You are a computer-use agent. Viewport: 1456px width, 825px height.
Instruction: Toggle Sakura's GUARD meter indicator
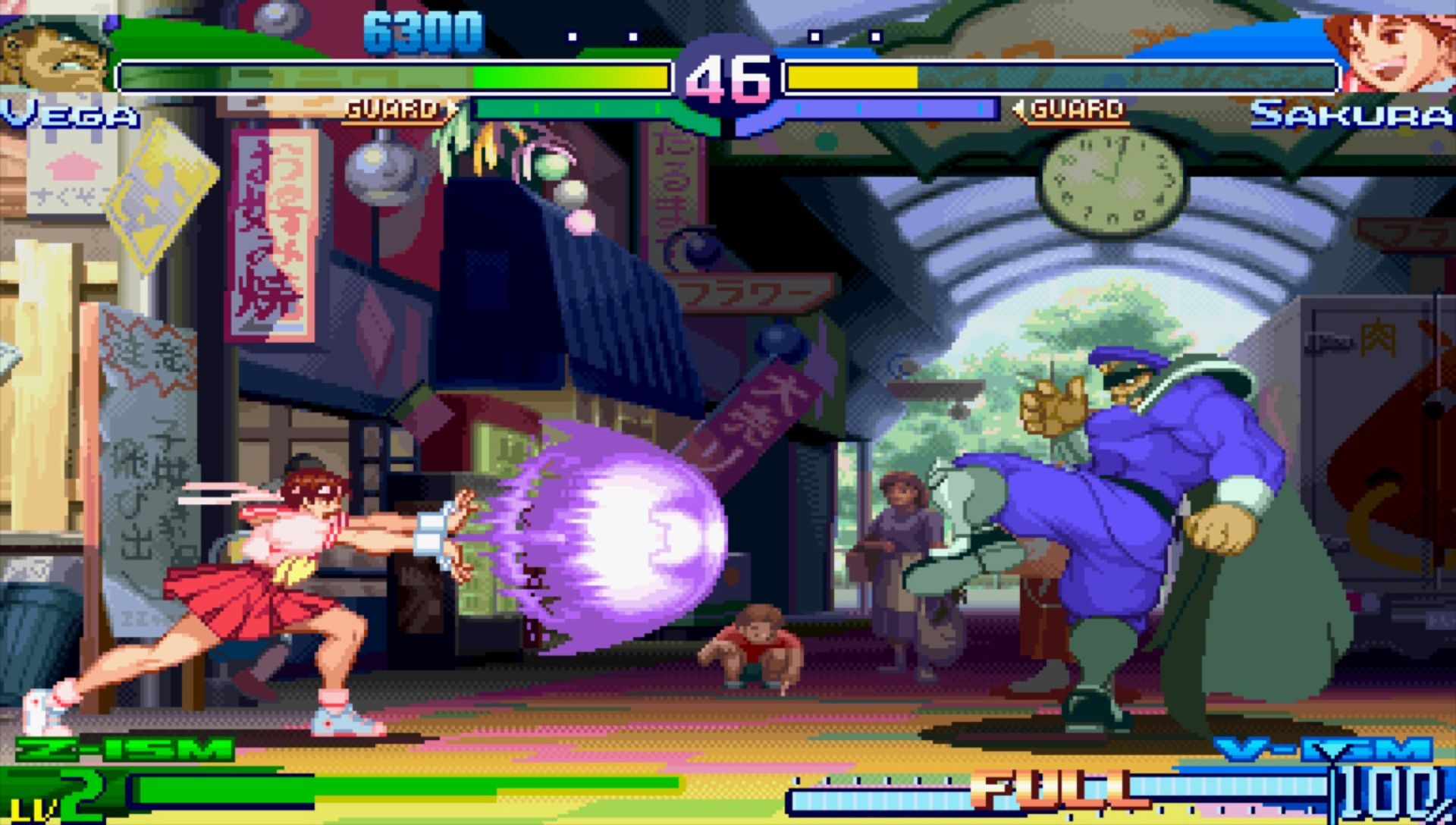pos(1075,108)
